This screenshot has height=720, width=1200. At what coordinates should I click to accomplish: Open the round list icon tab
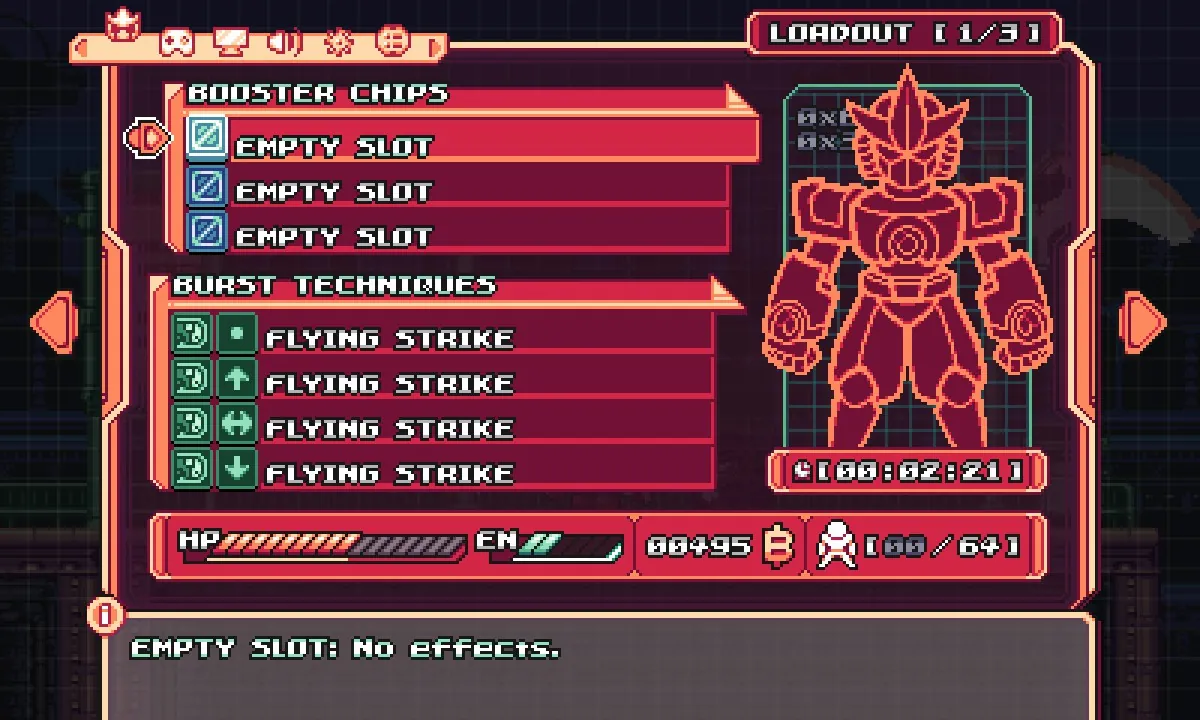point(393,43)
